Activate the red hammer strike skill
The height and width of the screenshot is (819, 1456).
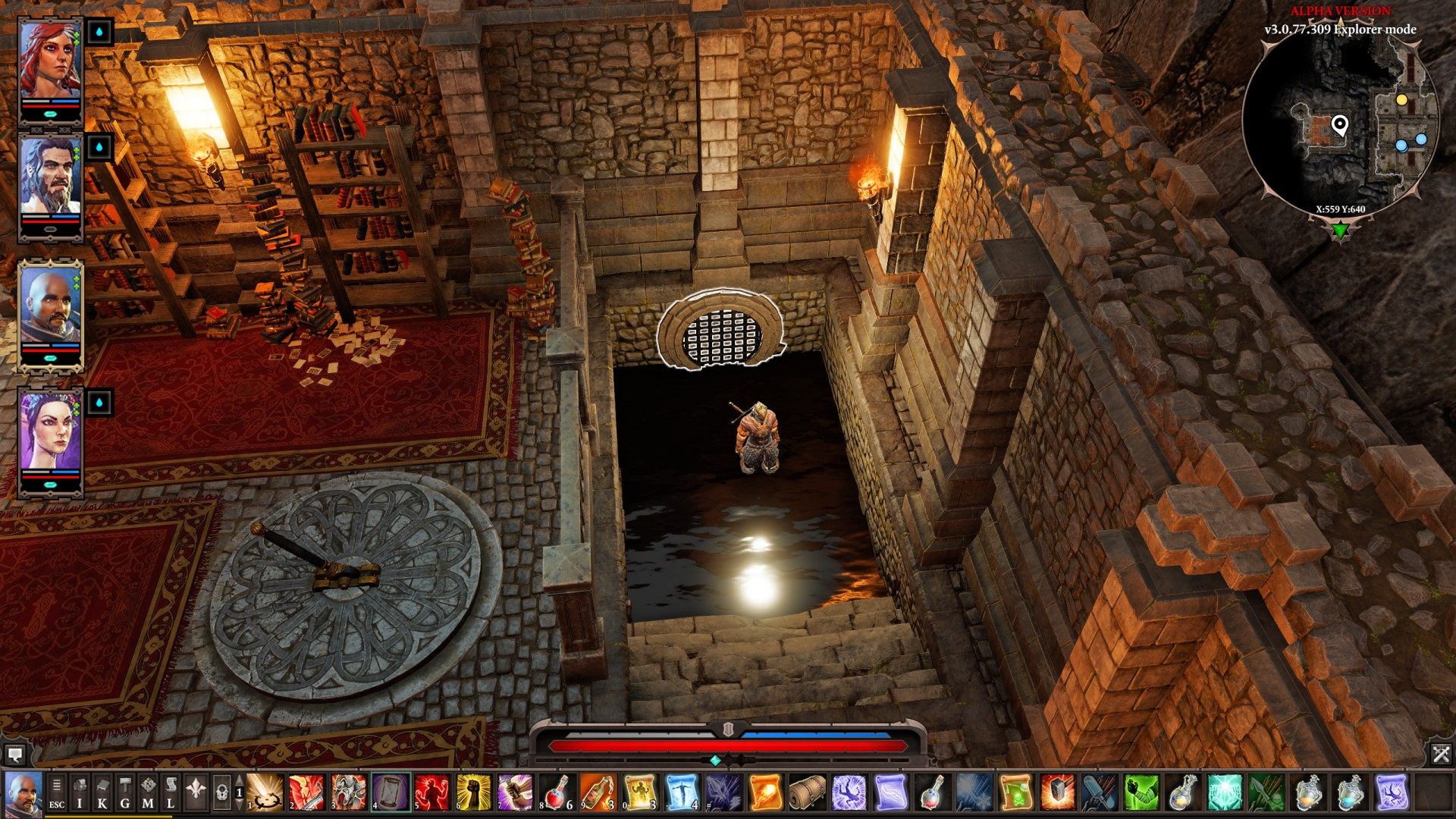[x=1056, y=792]
